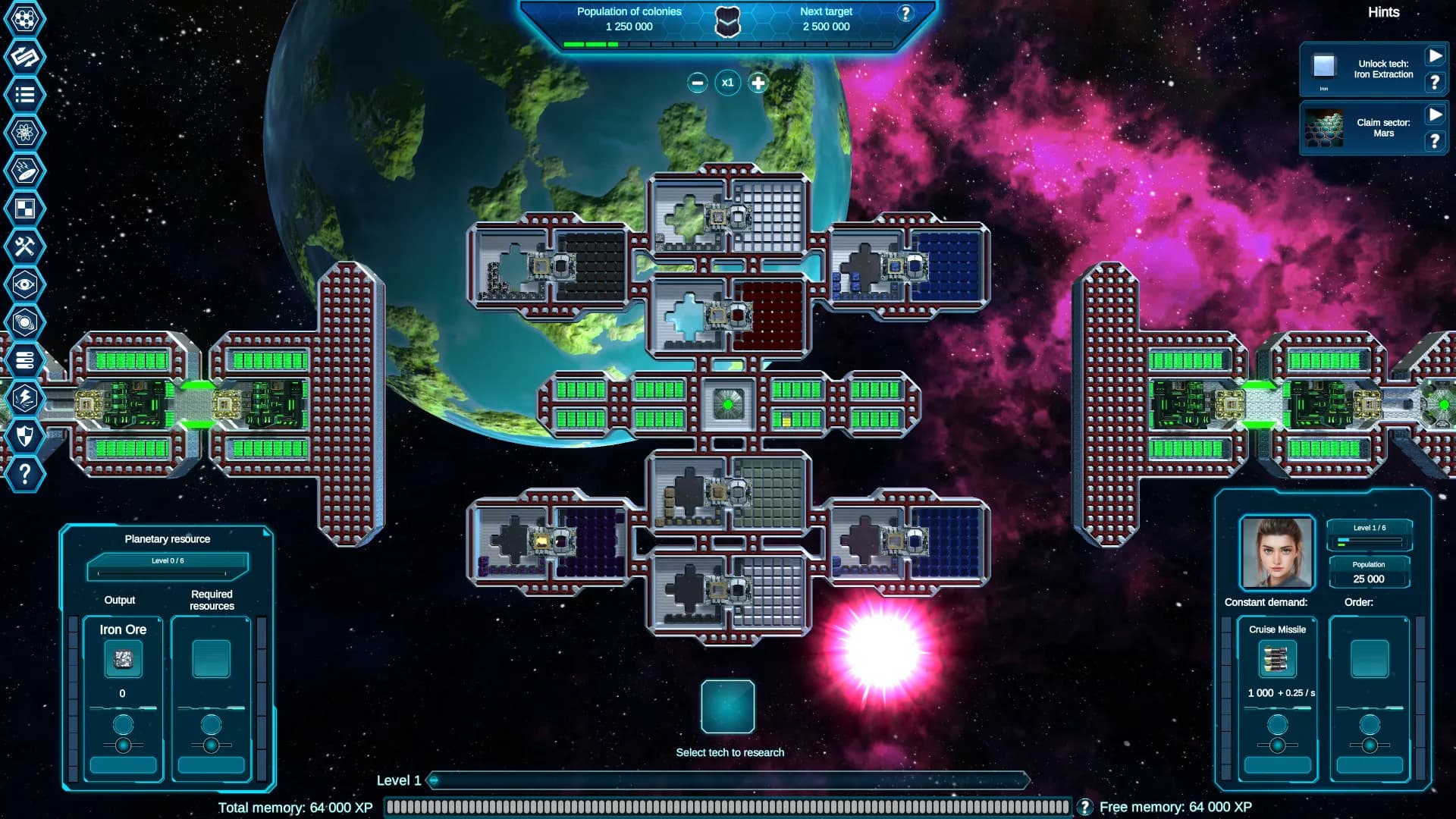Click the minus zoom control near the planet

click(698, 83)
